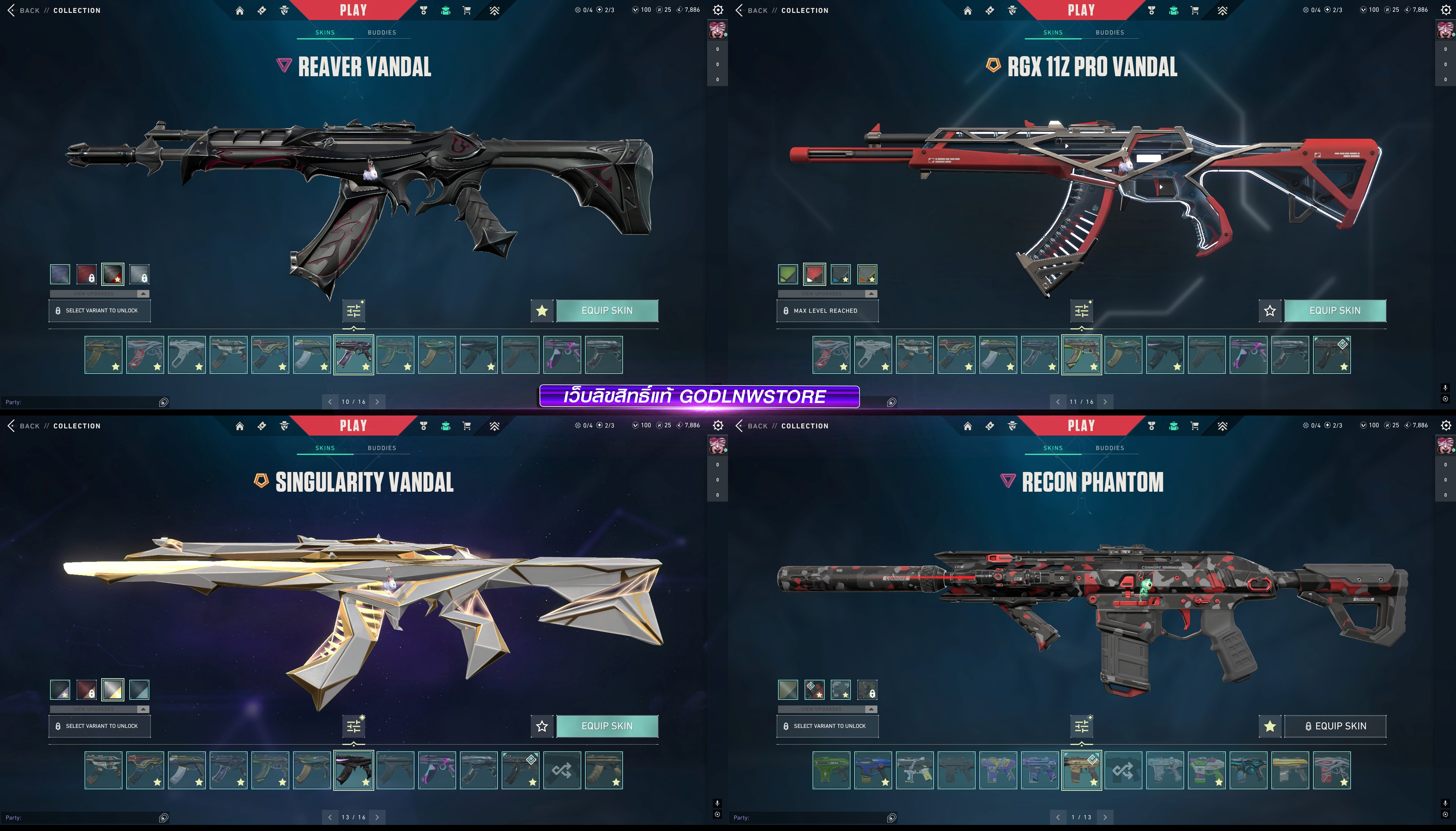Click the Select Variant To Unlock button under Recon Phantom
The width and height of the screenshot is (1456, 831).
[x=827, y=726]
